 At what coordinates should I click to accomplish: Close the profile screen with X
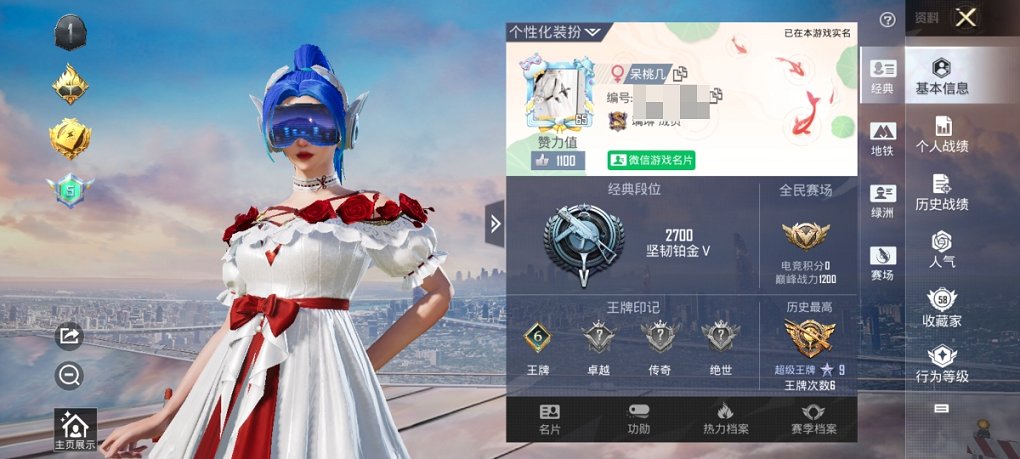coord(965,18)
